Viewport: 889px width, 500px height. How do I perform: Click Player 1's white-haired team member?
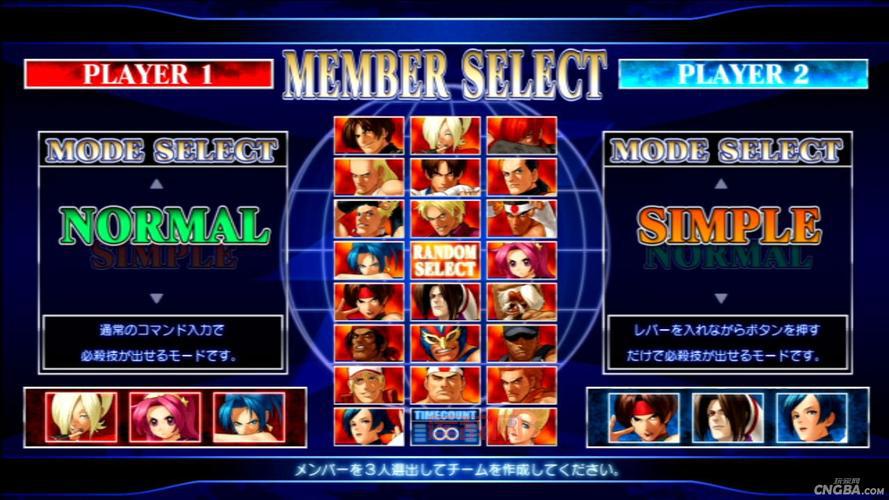[x=80, y=417]
